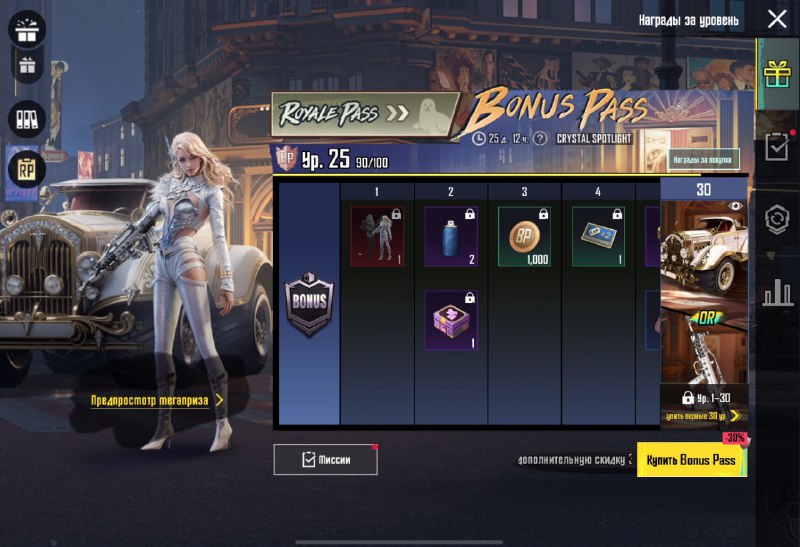Open the gift rewards tab in sidebar

pos(777,73)
